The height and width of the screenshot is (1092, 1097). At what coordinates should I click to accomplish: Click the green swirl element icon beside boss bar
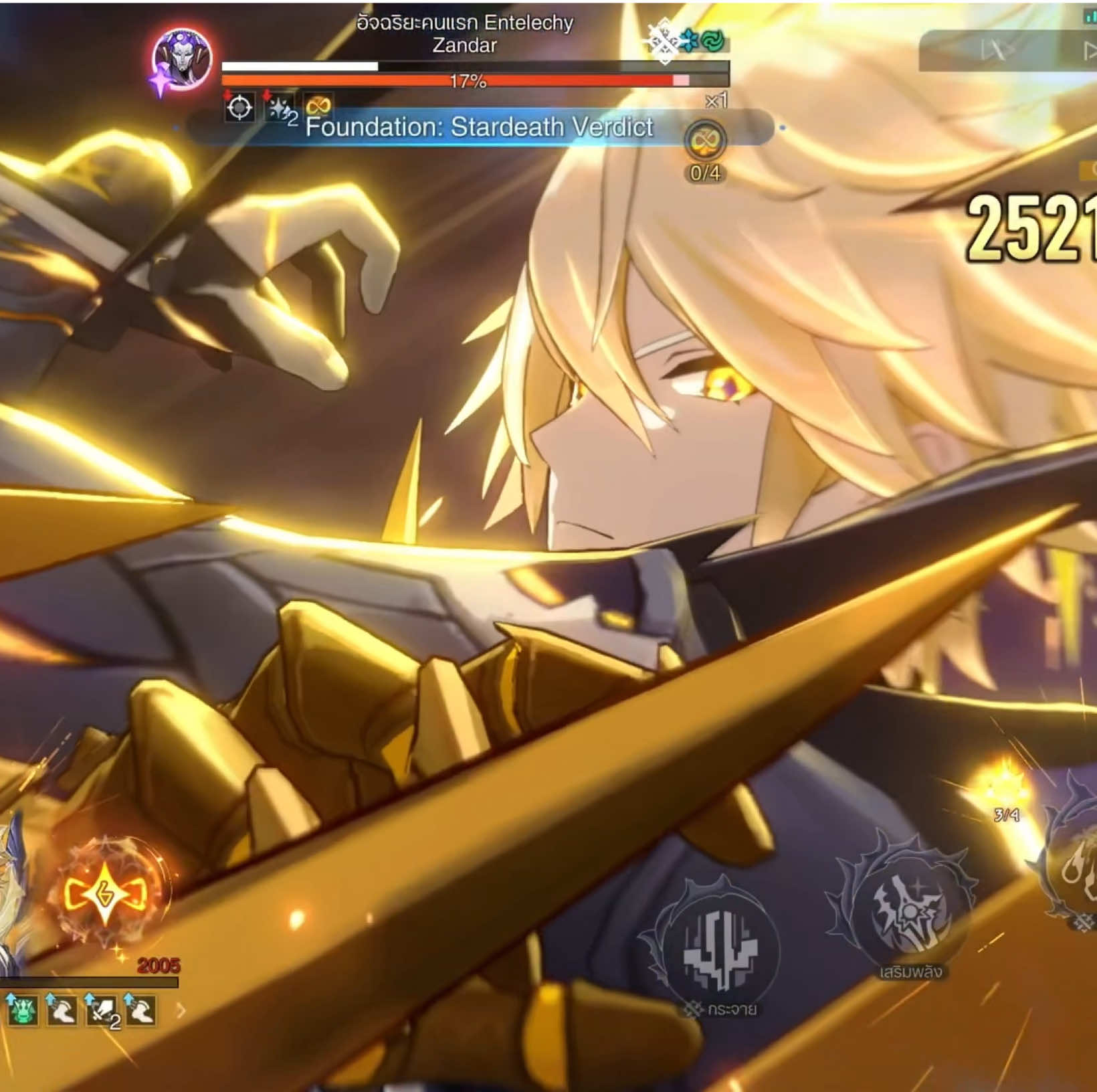(x=714, y=40)
